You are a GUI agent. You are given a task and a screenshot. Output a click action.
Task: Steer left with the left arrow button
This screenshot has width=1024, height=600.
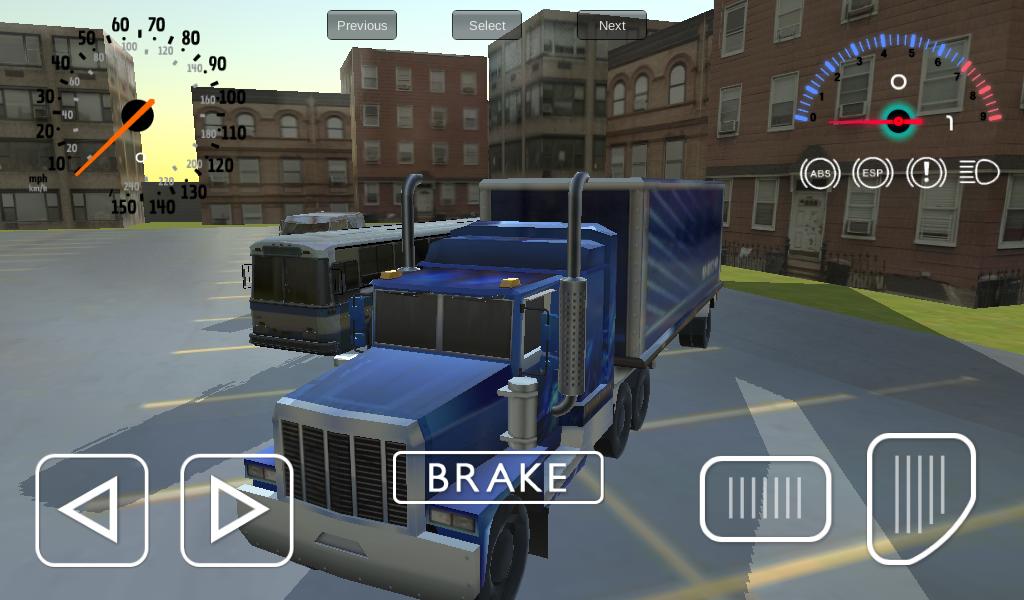(x=92, y=510)
